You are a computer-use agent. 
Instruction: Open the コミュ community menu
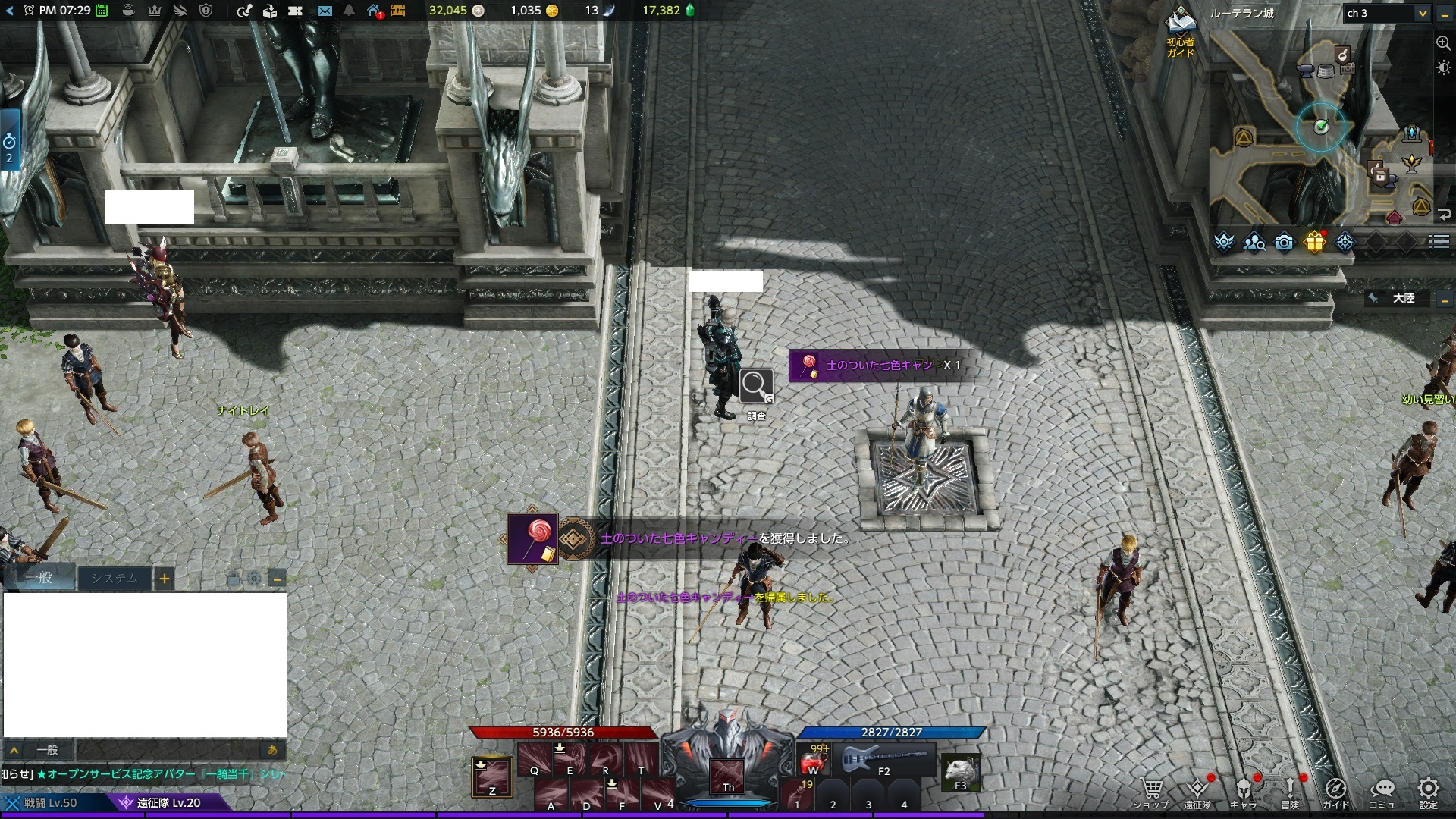point(1382,791)
